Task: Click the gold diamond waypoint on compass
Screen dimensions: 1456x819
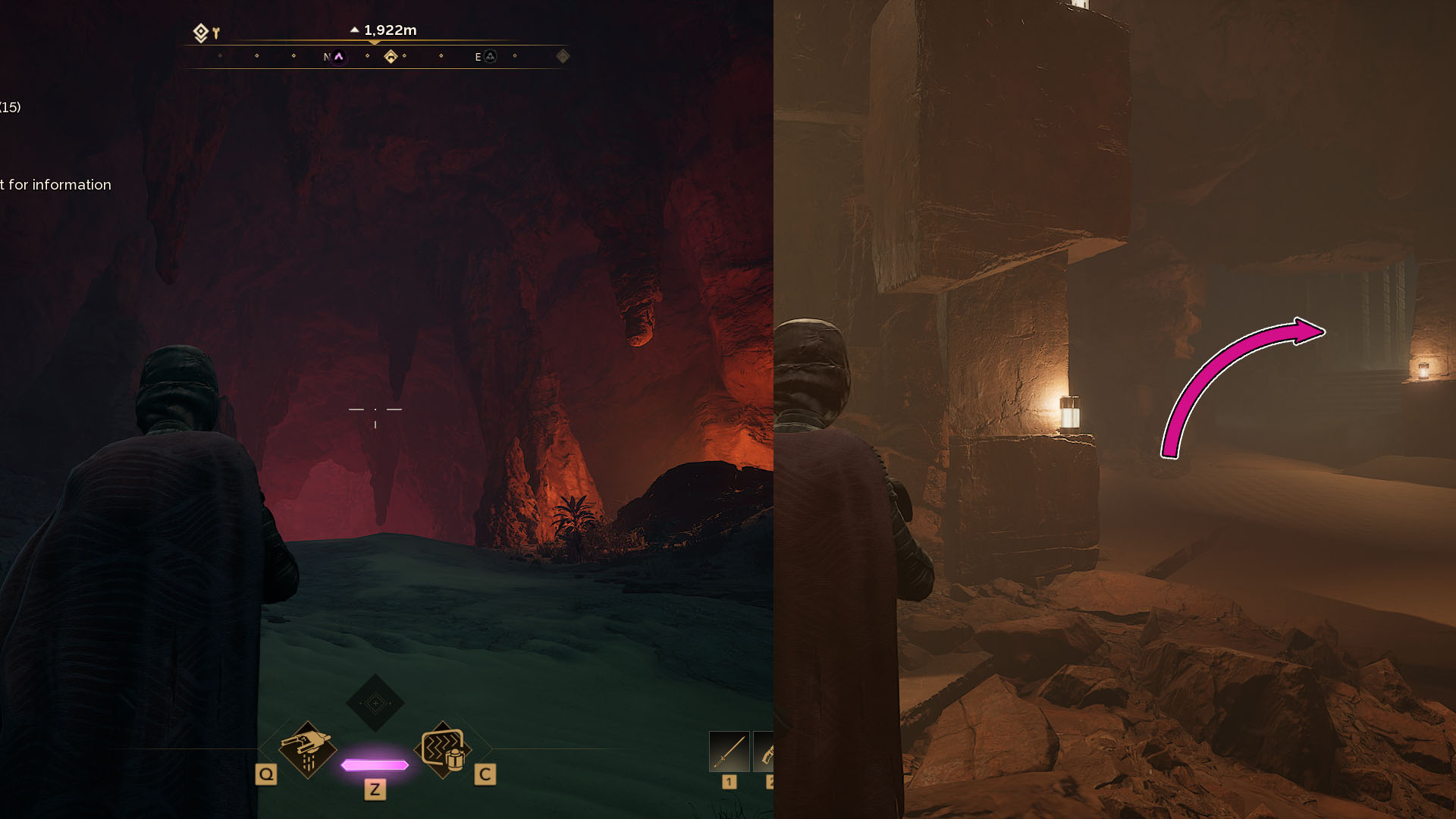Action: [391, 57]
